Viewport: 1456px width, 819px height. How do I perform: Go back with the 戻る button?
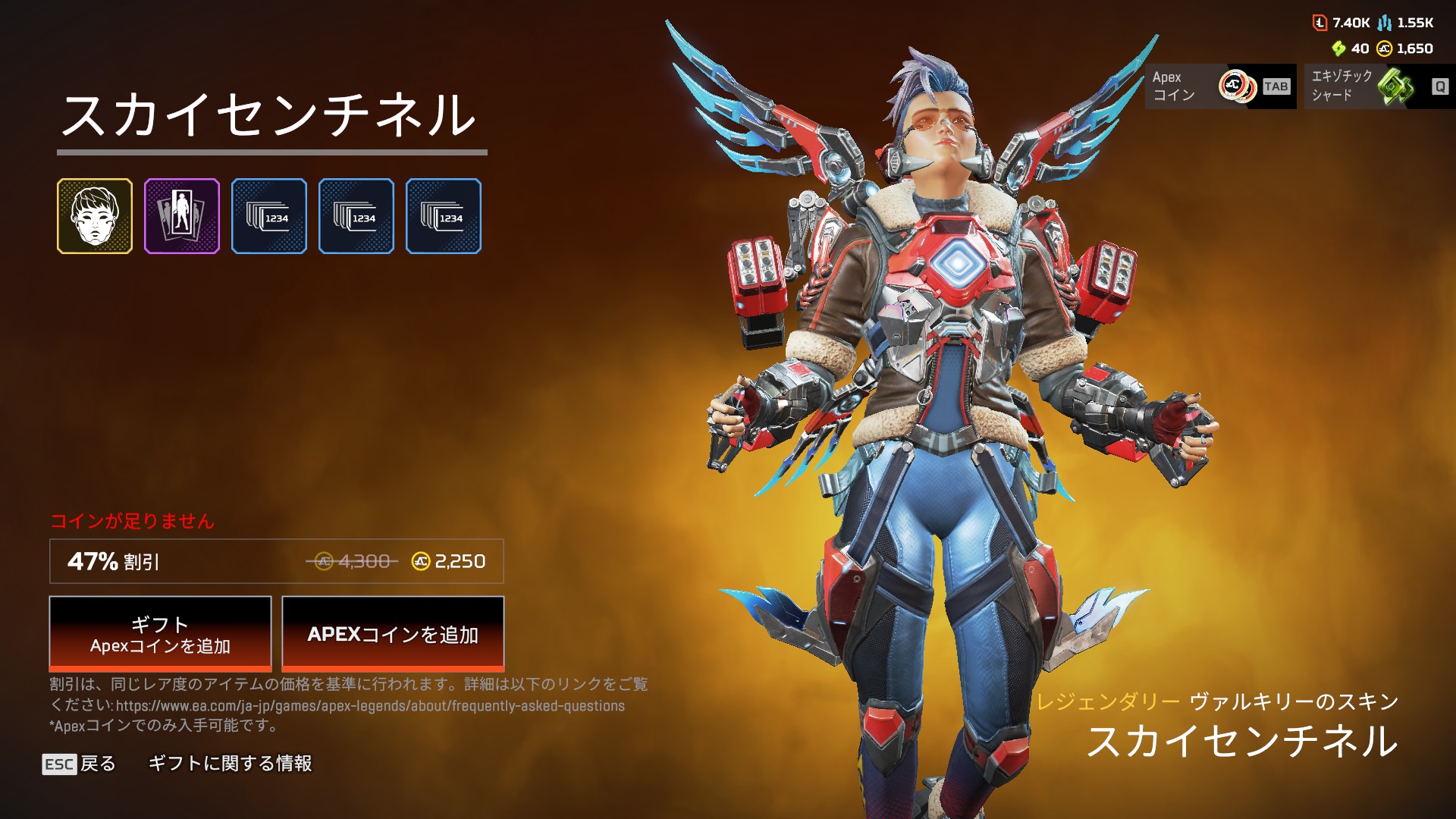[80, 764]
